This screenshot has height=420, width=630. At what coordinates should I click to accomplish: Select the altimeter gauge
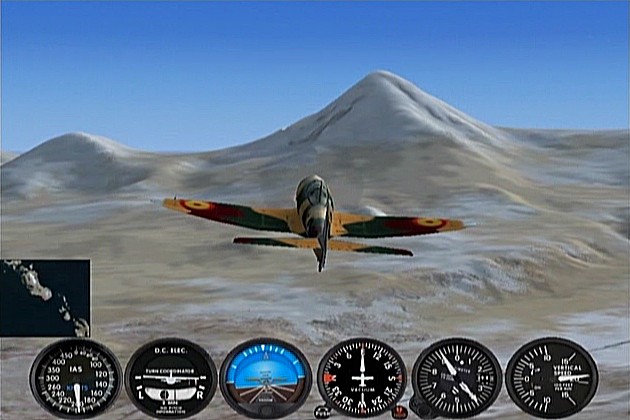click(457, 379)
